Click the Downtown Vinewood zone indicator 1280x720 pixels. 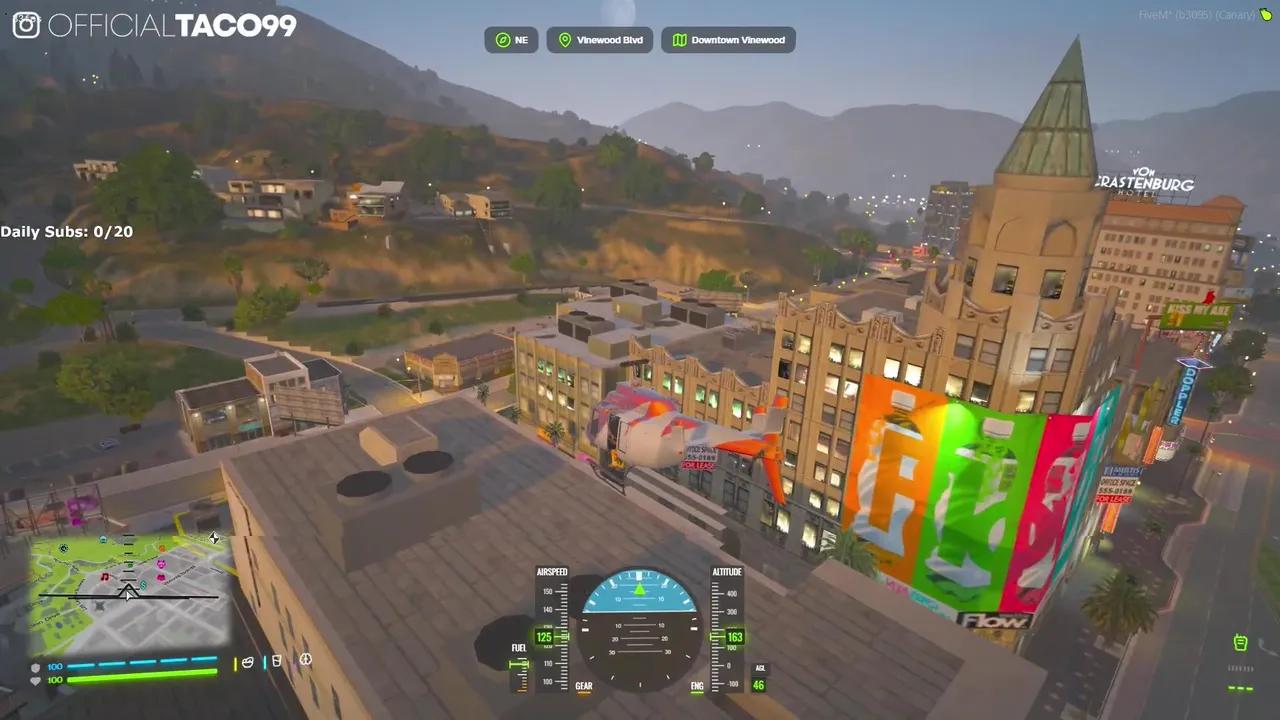coord(728,40)
